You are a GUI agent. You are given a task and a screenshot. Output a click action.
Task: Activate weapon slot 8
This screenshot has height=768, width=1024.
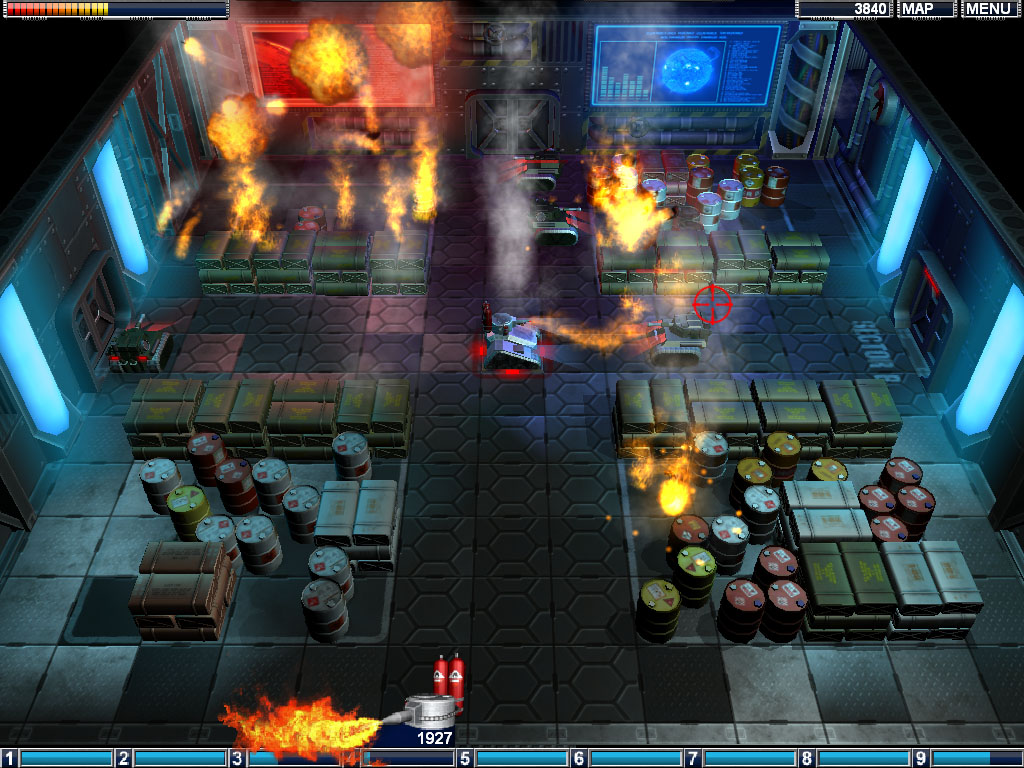855,758
